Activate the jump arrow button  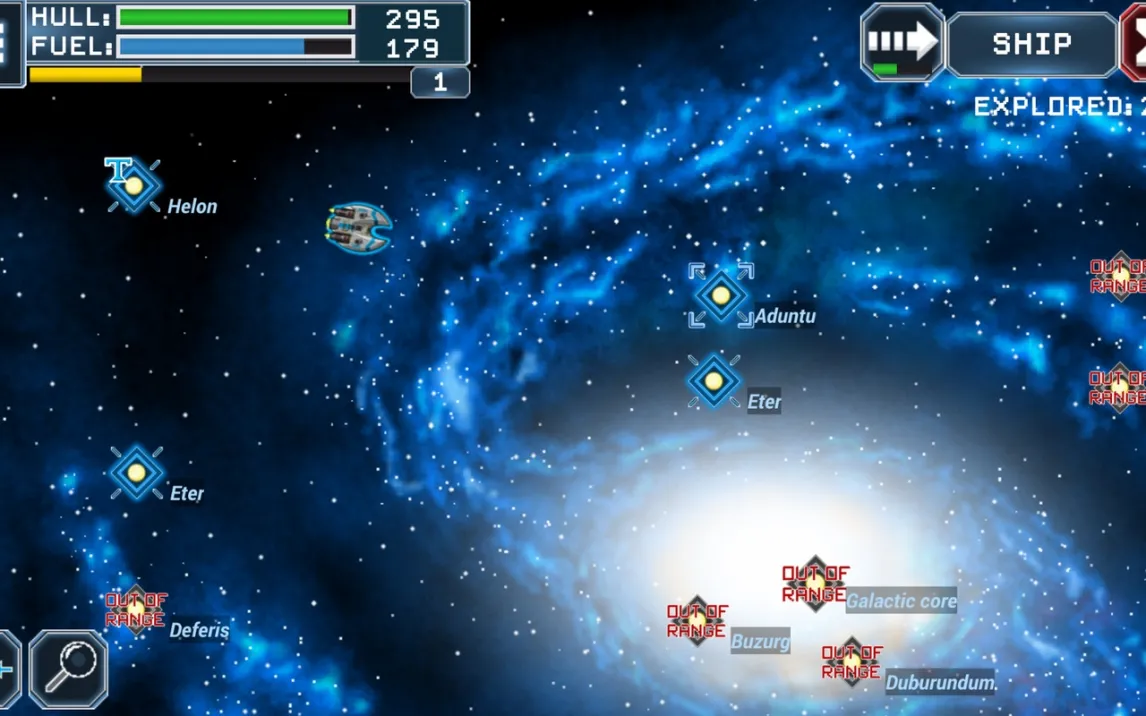902,42
